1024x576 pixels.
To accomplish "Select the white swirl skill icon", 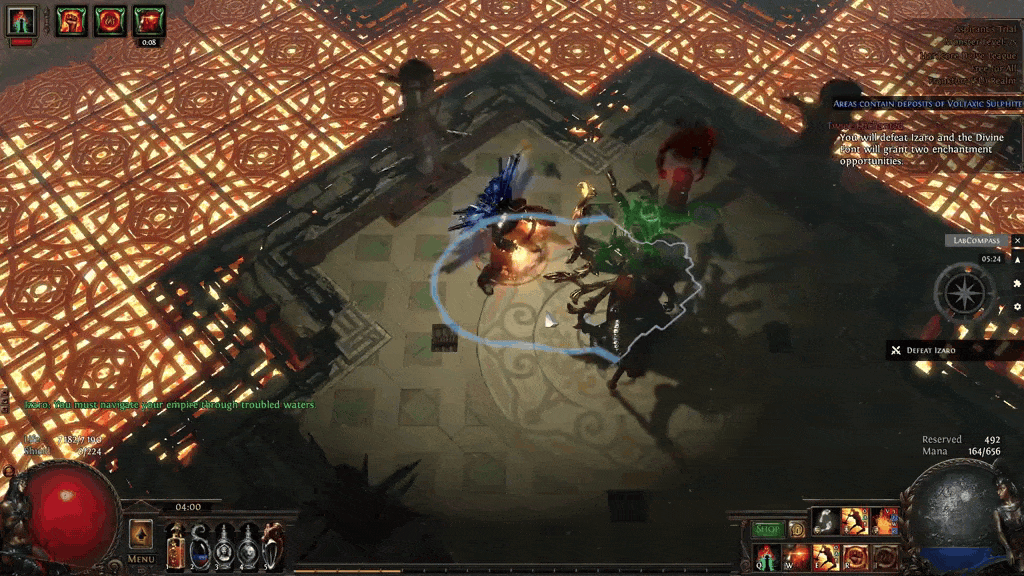I will click(x=826, y=520).
